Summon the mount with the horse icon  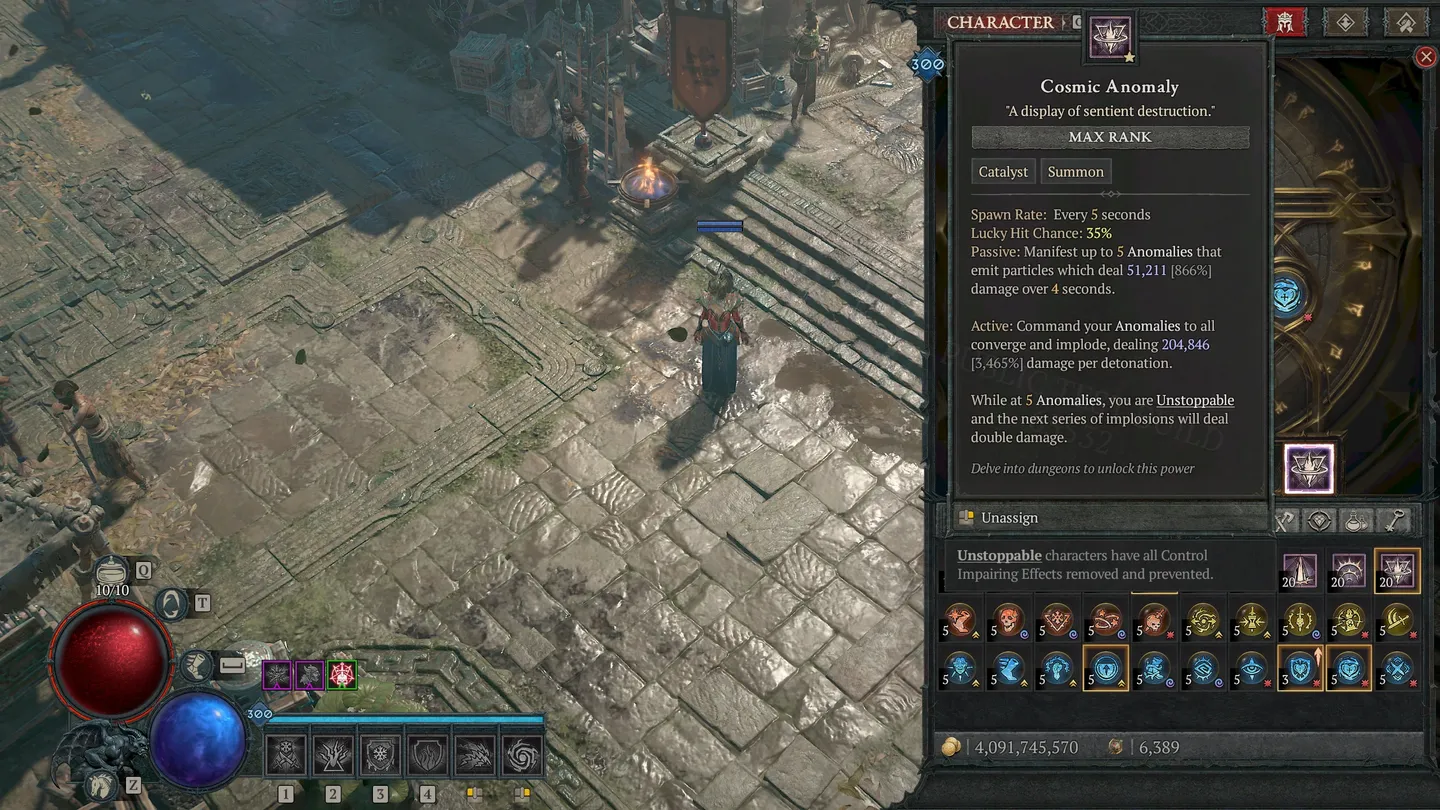click(x=100, y=784)
